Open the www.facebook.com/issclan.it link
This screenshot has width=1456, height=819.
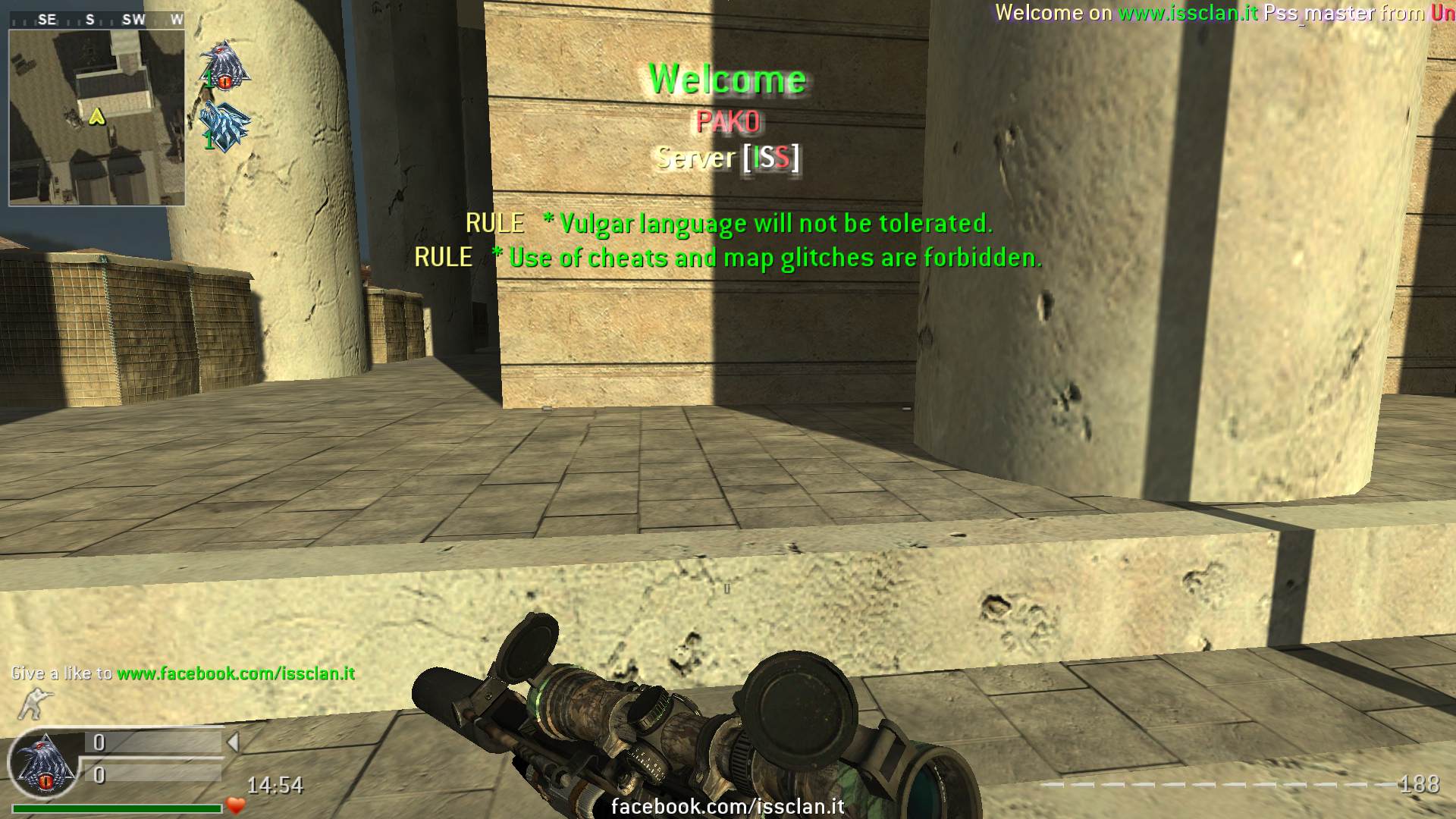point(236,673)
